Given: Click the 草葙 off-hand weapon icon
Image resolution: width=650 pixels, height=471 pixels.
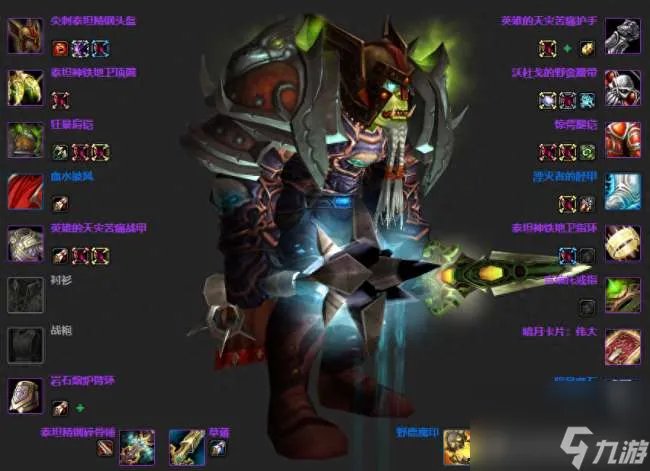Looking at the screenshot, I should coord(186,446).
